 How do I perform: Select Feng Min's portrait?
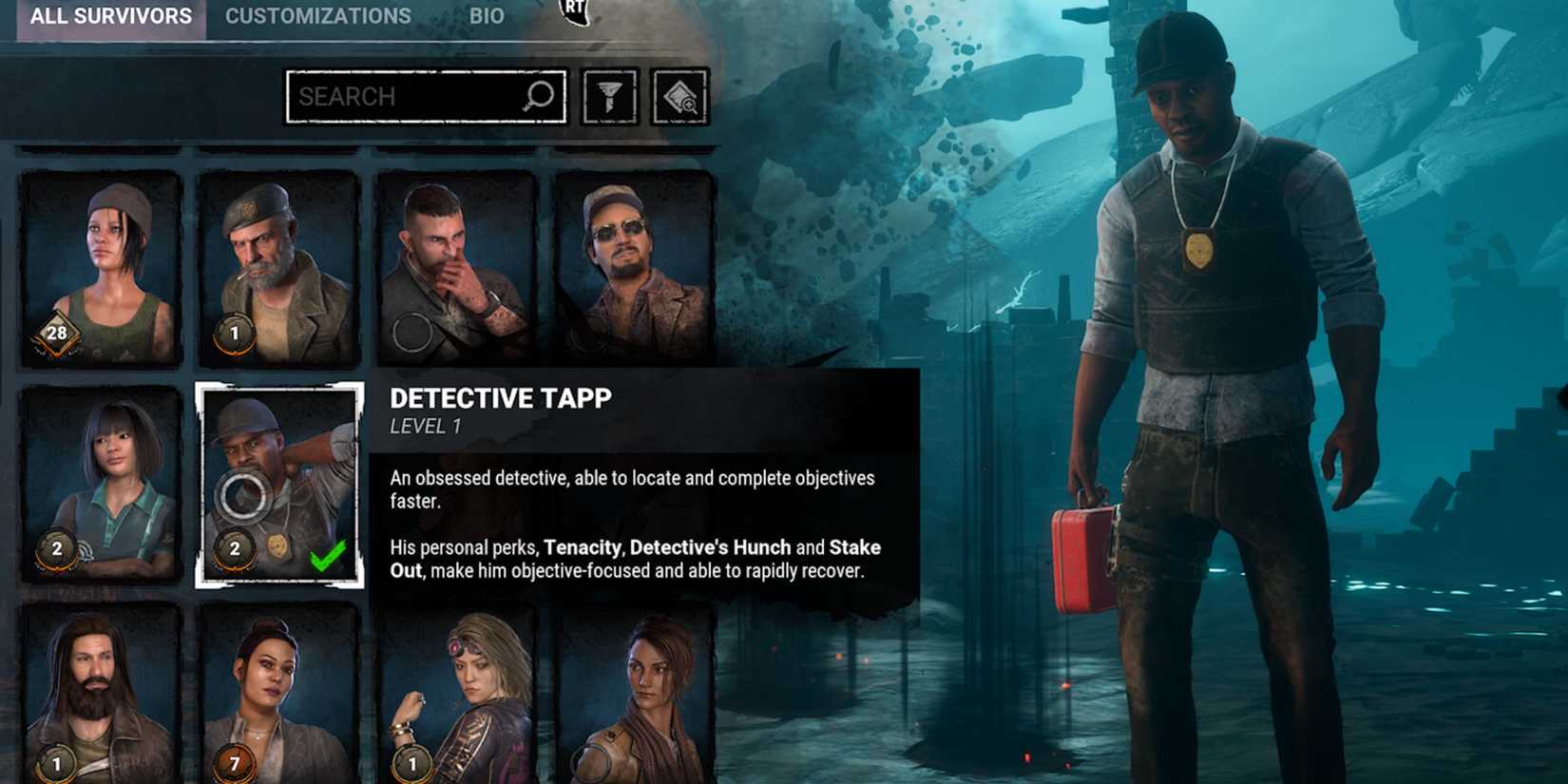click(x=95, y=475)
